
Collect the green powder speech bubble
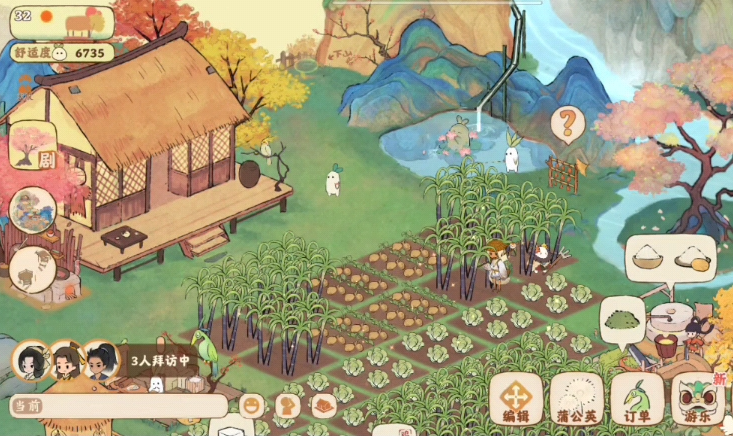pyautogui.click(x=624, y=322)
